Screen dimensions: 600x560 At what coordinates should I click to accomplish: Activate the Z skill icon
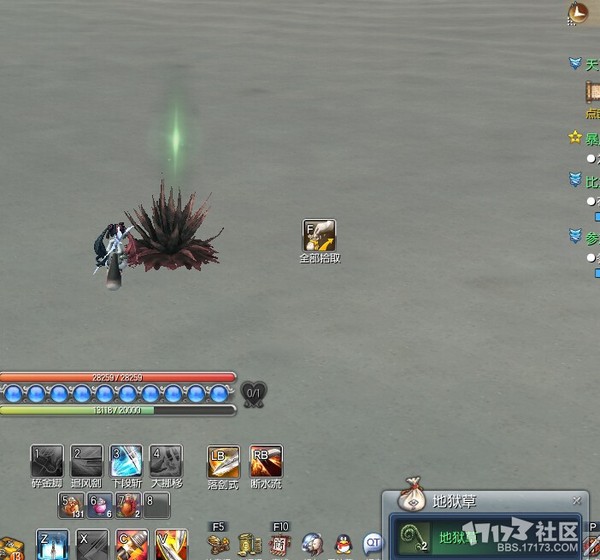(x=51, y=545)
